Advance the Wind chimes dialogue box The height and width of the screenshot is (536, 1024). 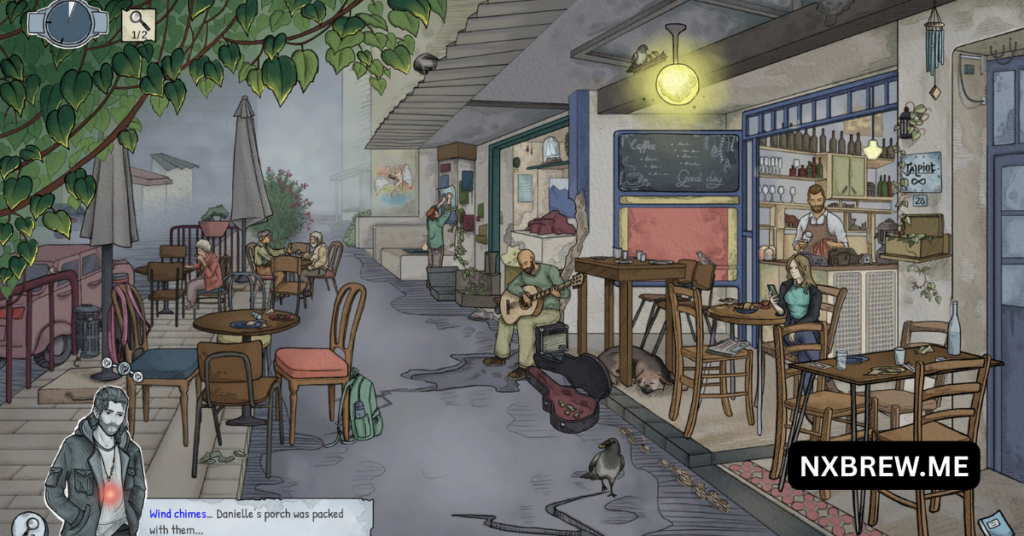coord(258,520)
